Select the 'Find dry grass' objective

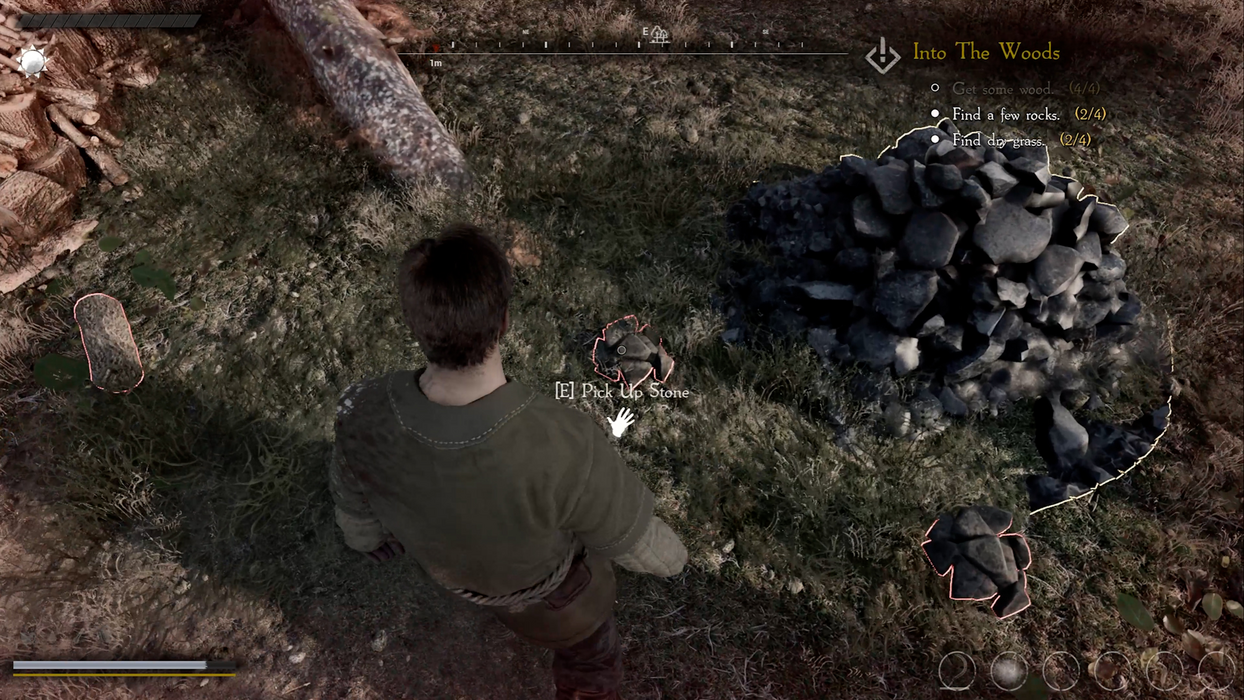pyautogui.click(x=998, y=141)
